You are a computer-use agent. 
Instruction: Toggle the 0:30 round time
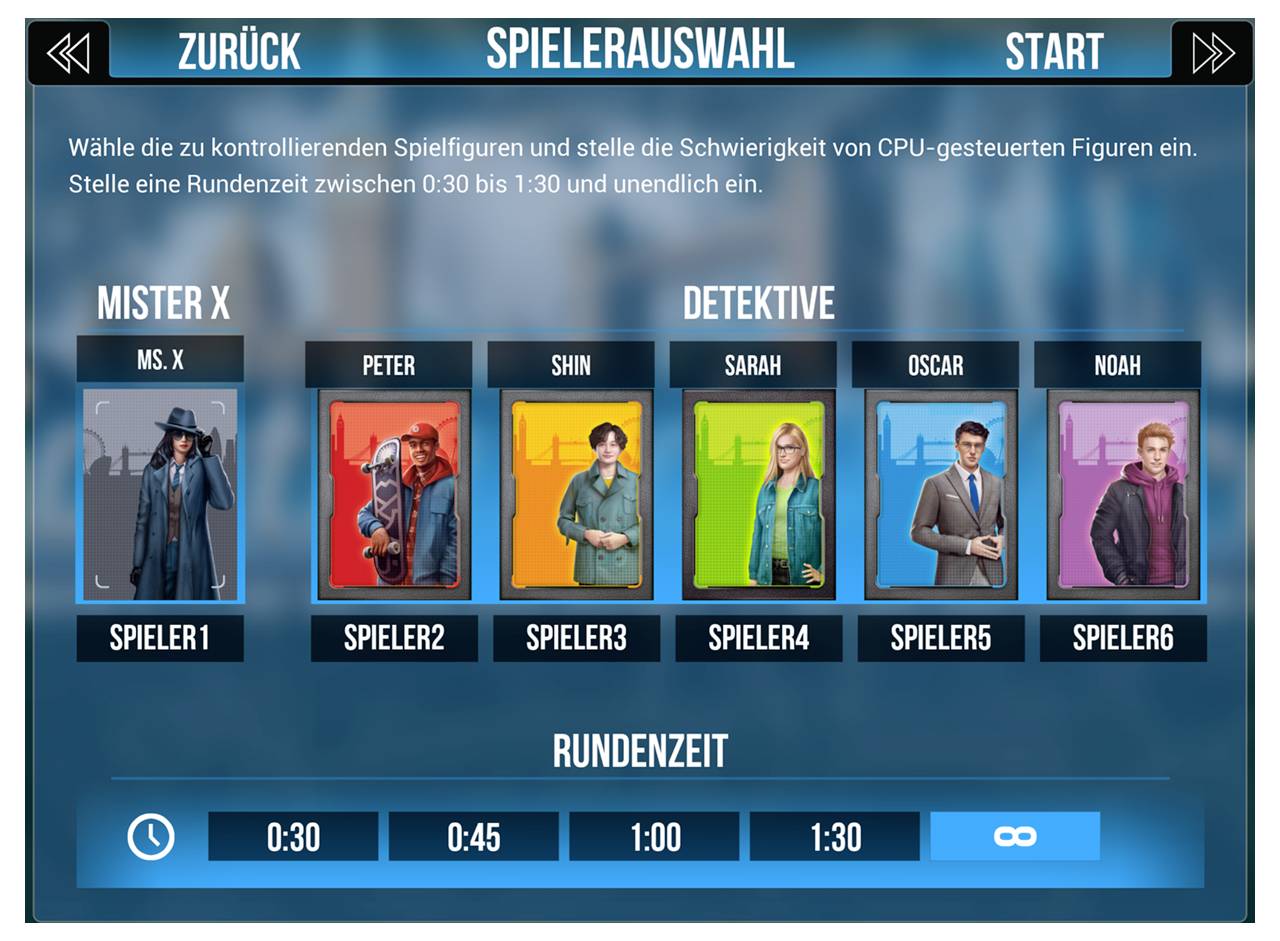pyautogui.click(x=294, y=838)
